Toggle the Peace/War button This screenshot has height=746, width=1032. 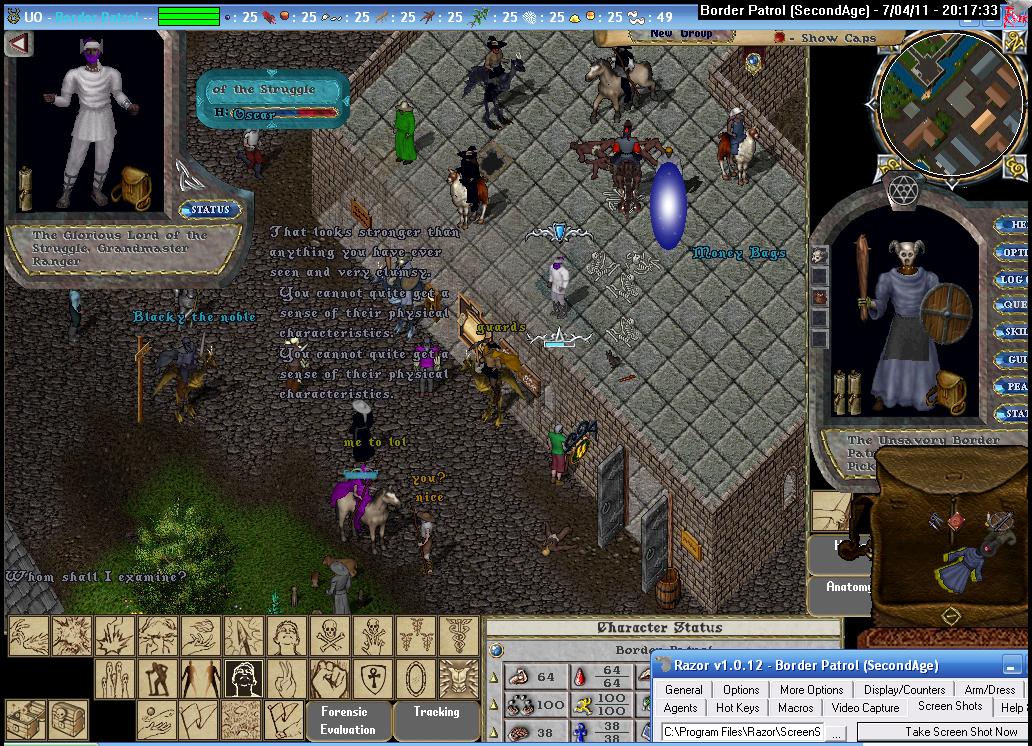1014,386
